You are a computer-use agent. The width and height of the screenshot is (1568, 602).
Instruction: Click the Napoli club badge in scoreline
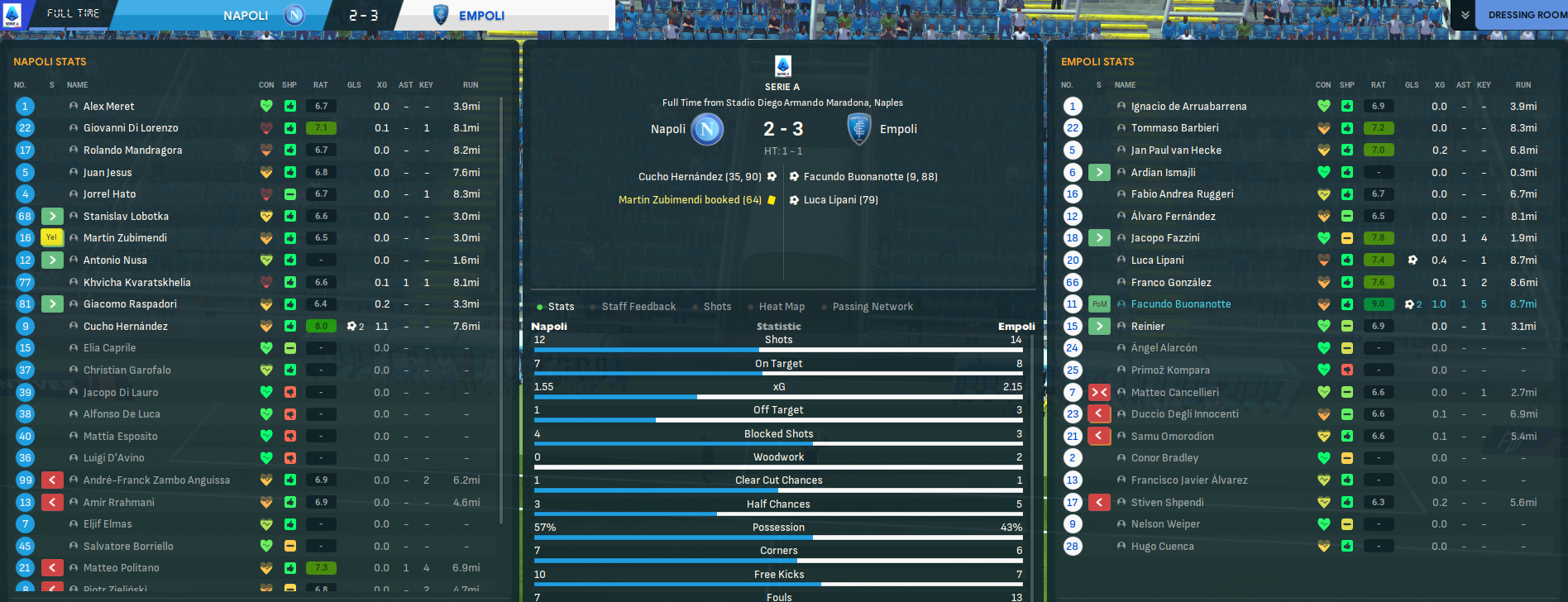click(x=707, y=129)
